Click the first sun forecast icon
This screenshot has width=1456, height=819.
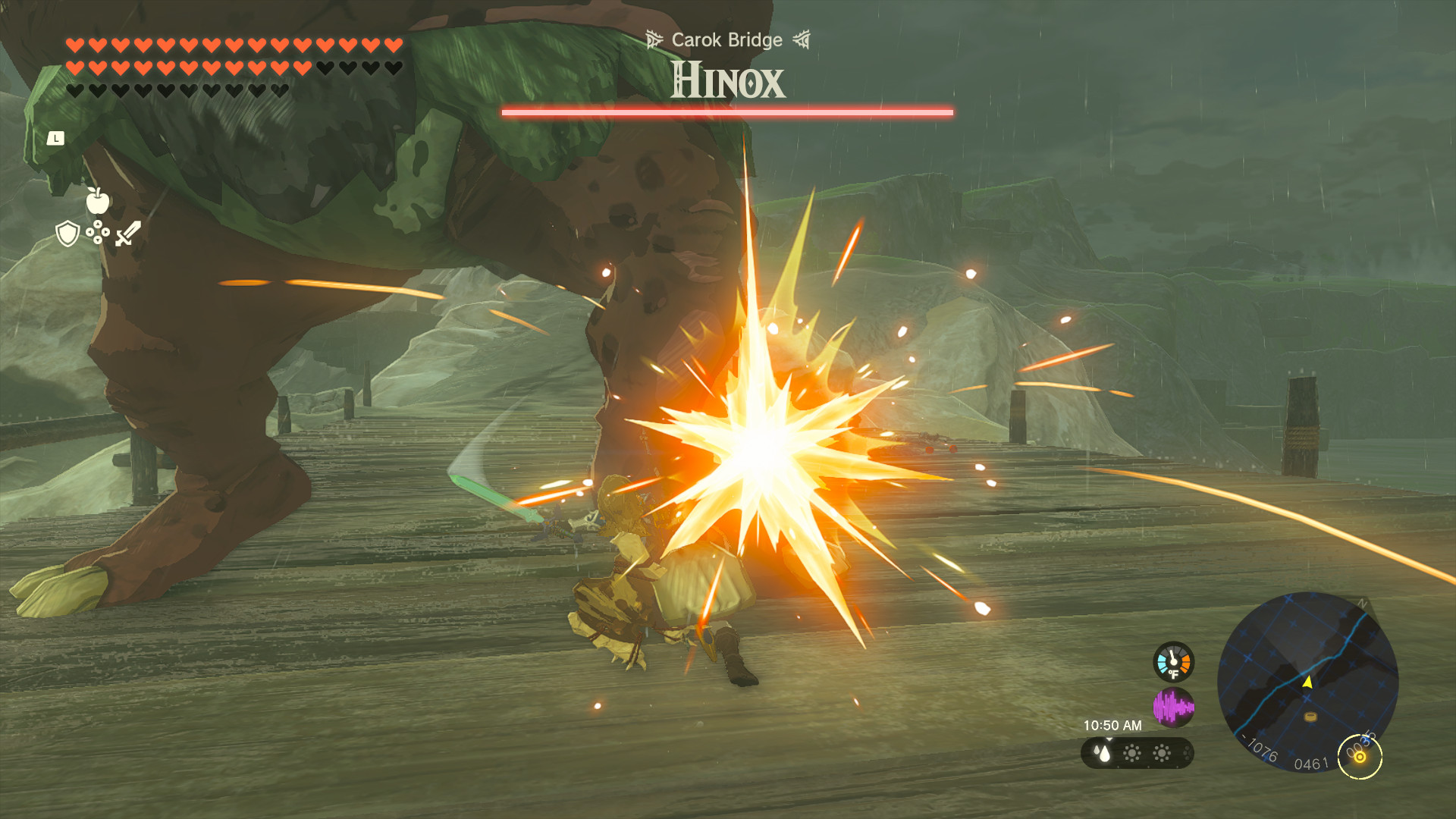click(x=1132, y=754)
